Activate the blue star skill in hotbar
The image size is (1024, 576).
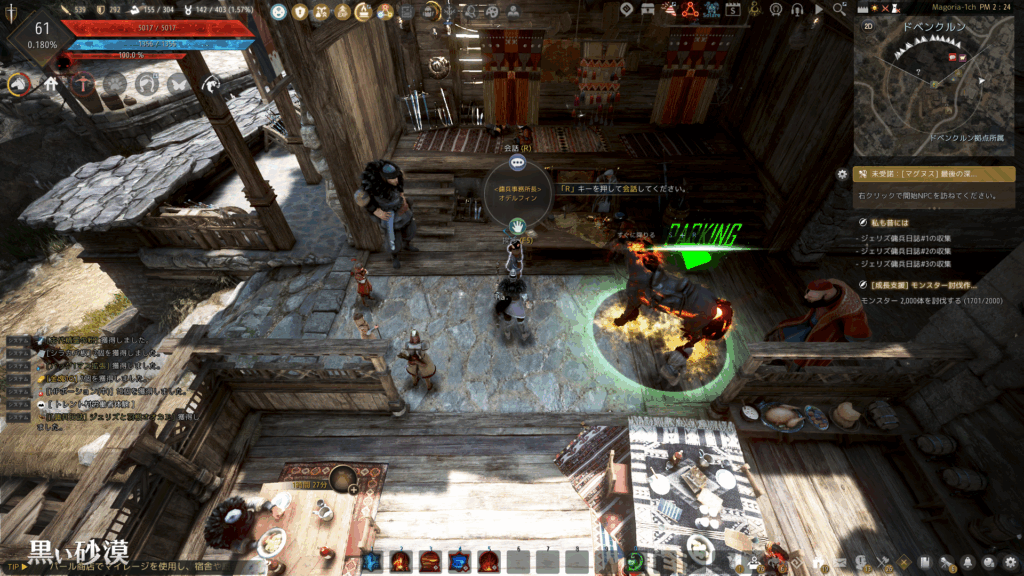(371, 561)
